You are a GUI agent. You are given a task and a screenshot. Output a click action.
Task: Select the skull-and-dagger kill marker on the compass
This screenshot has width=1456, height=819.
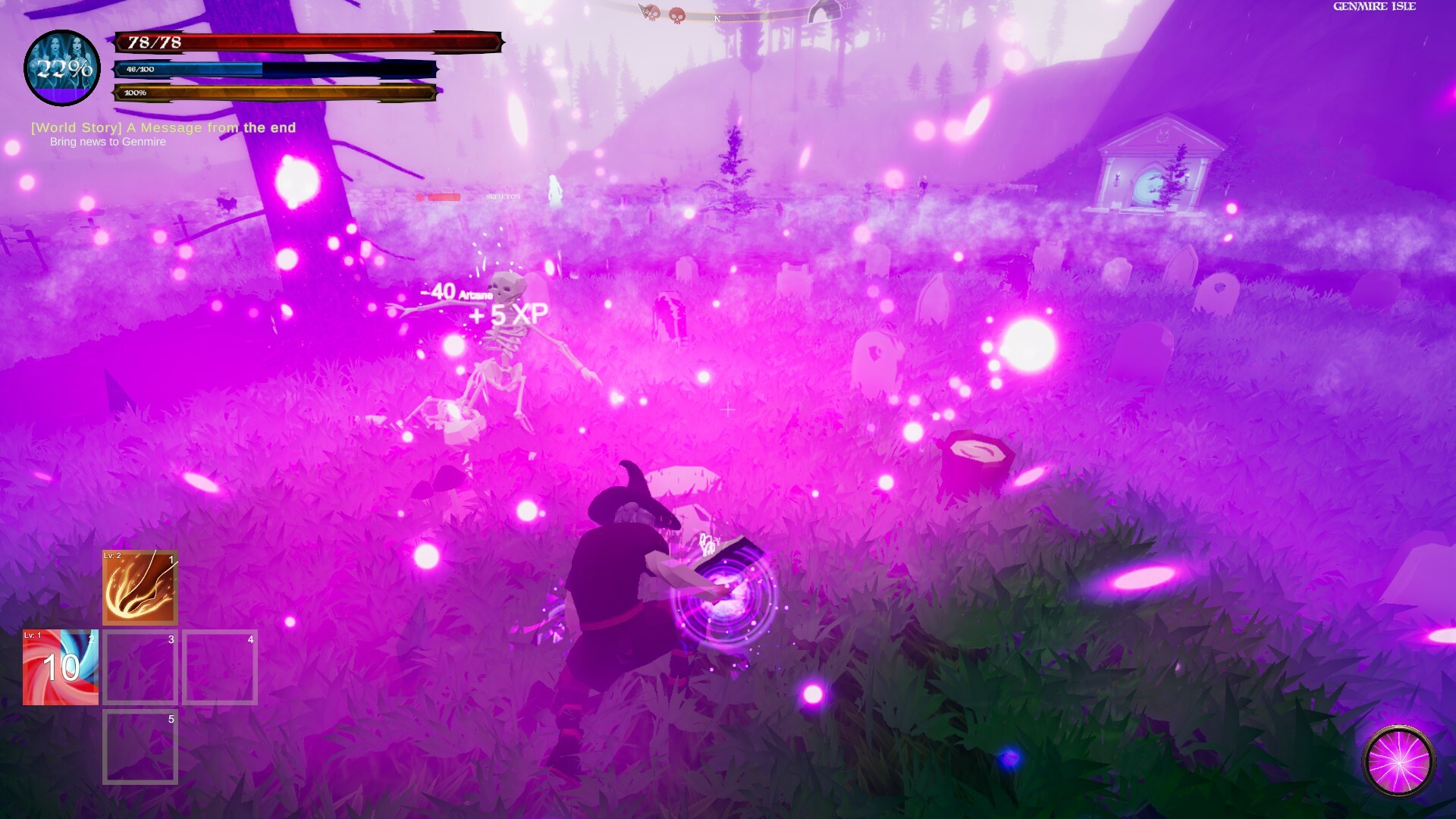pos(648,13)
